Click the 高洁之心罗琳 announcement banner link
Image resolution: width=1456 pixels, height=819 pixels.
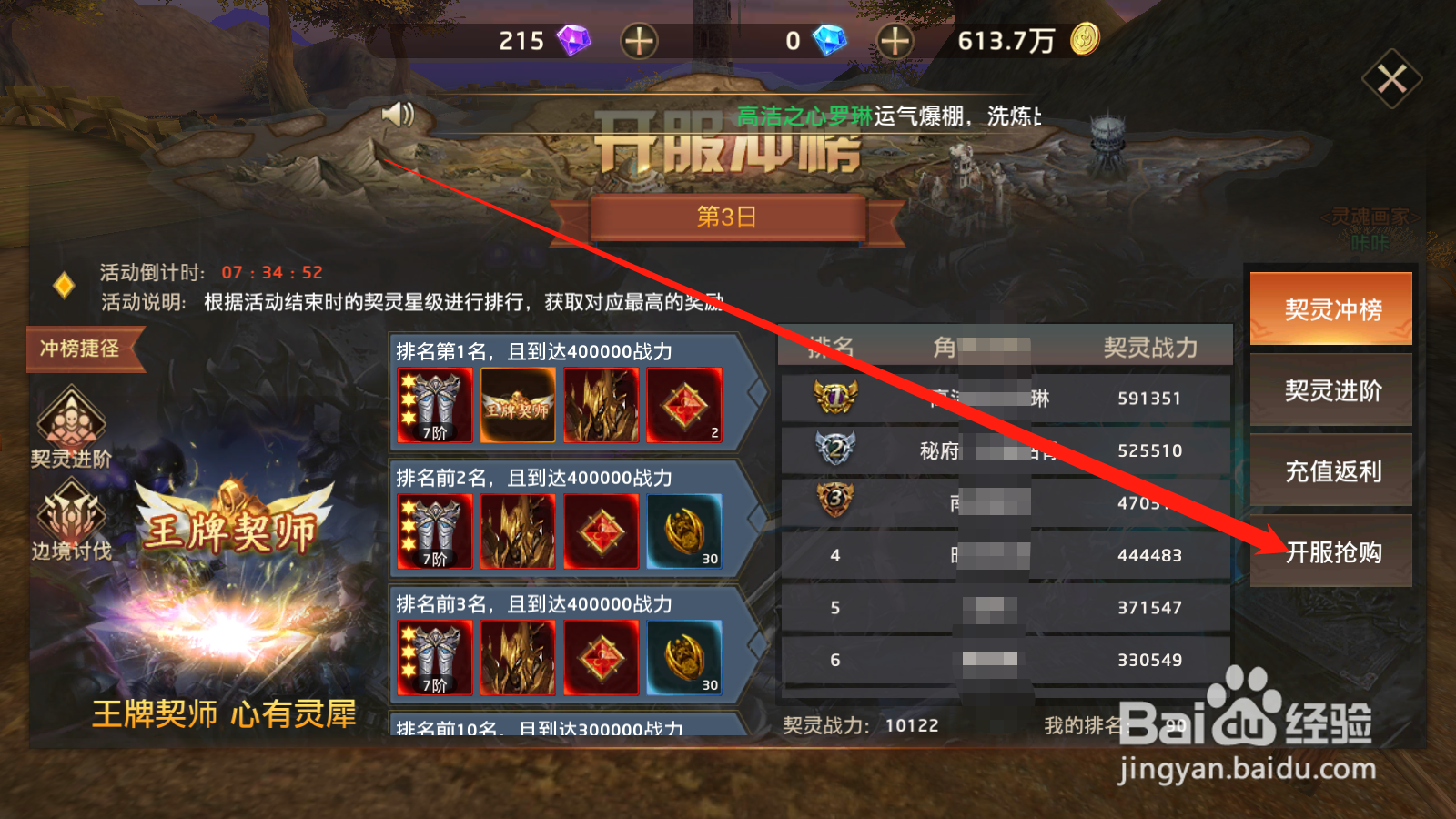(x=803, y=116)
